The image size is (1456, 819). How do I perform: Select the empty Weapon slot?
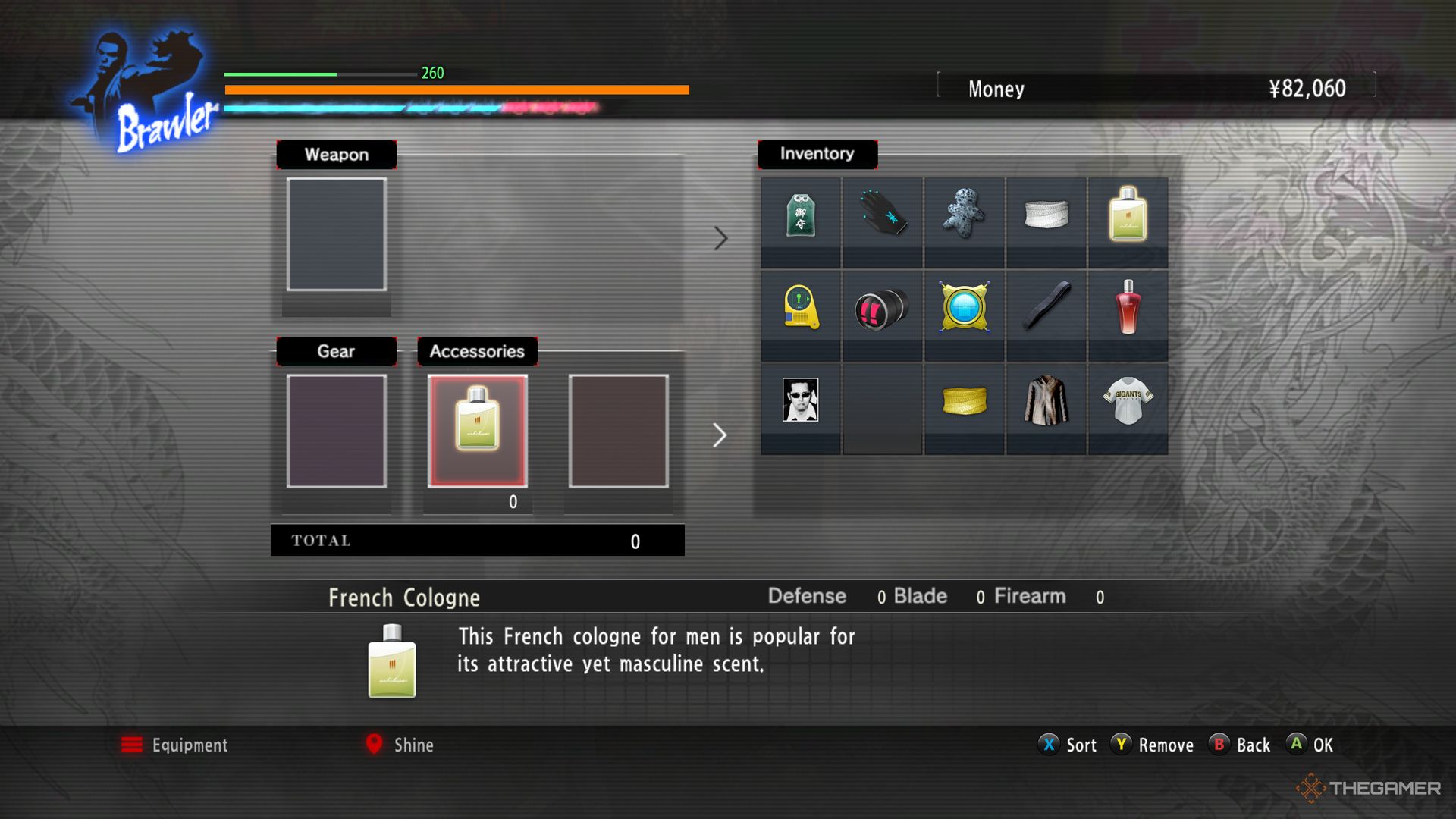point(336,234)
